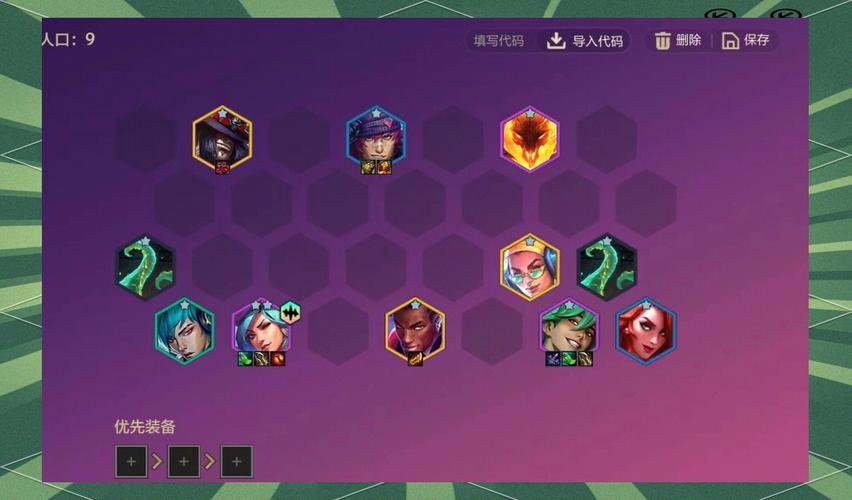
Task: Save the lineup with 保存 button
Action: [x=746, y=41]
